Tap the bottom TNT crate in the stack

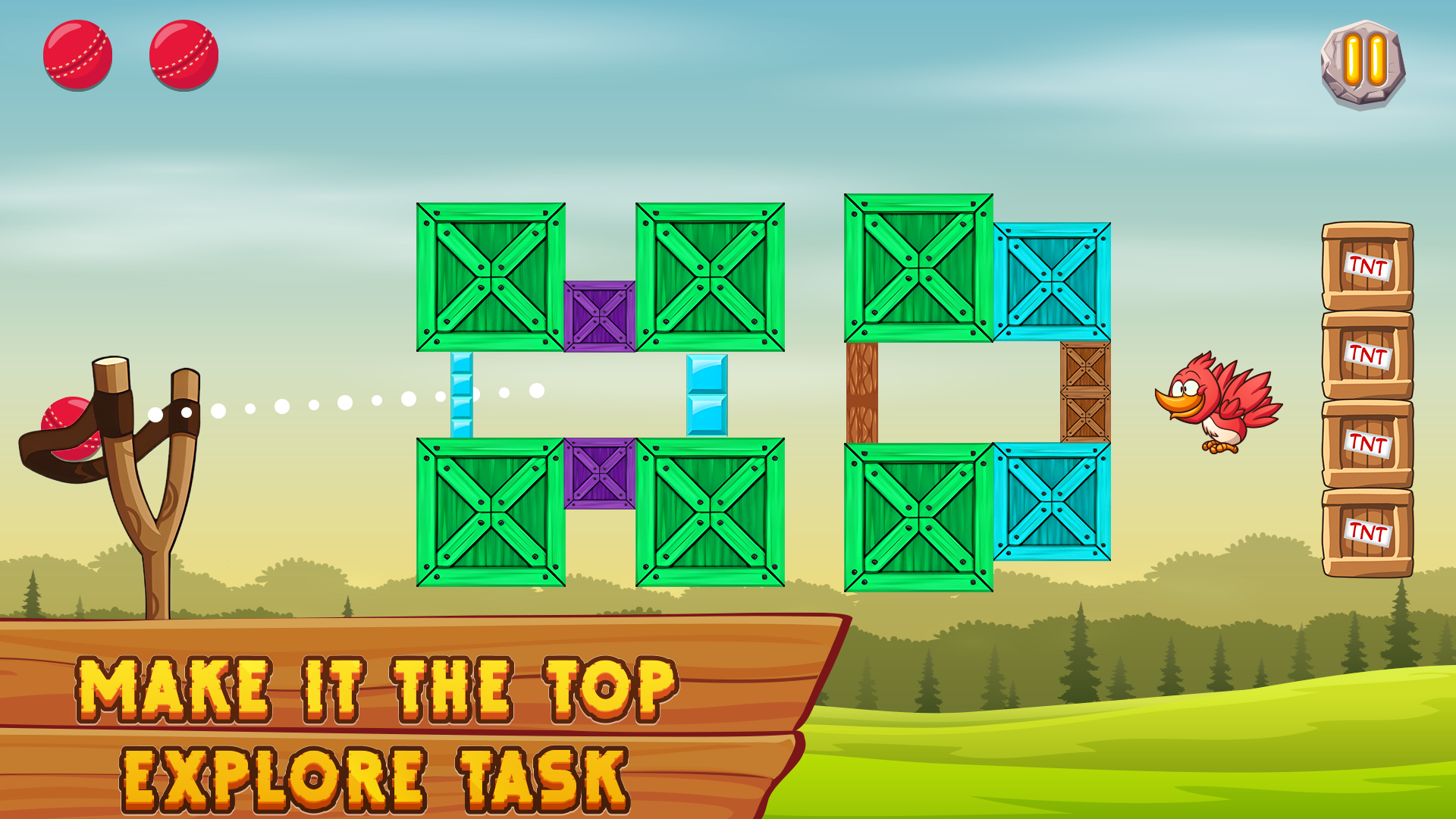1365,529
